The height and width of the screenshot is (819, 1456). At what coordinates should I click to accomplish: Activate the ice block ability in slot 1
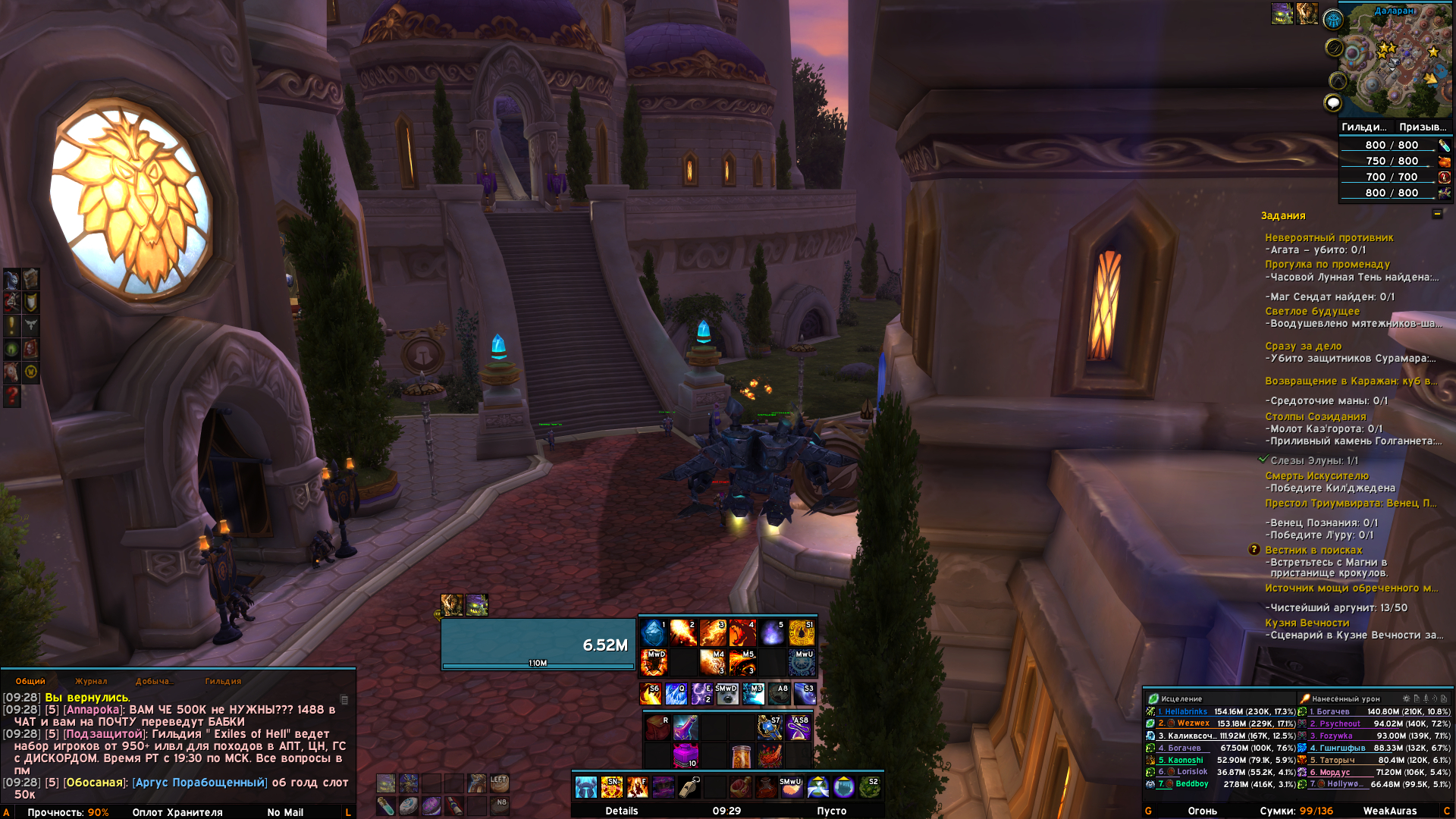[x=653, y=632]
